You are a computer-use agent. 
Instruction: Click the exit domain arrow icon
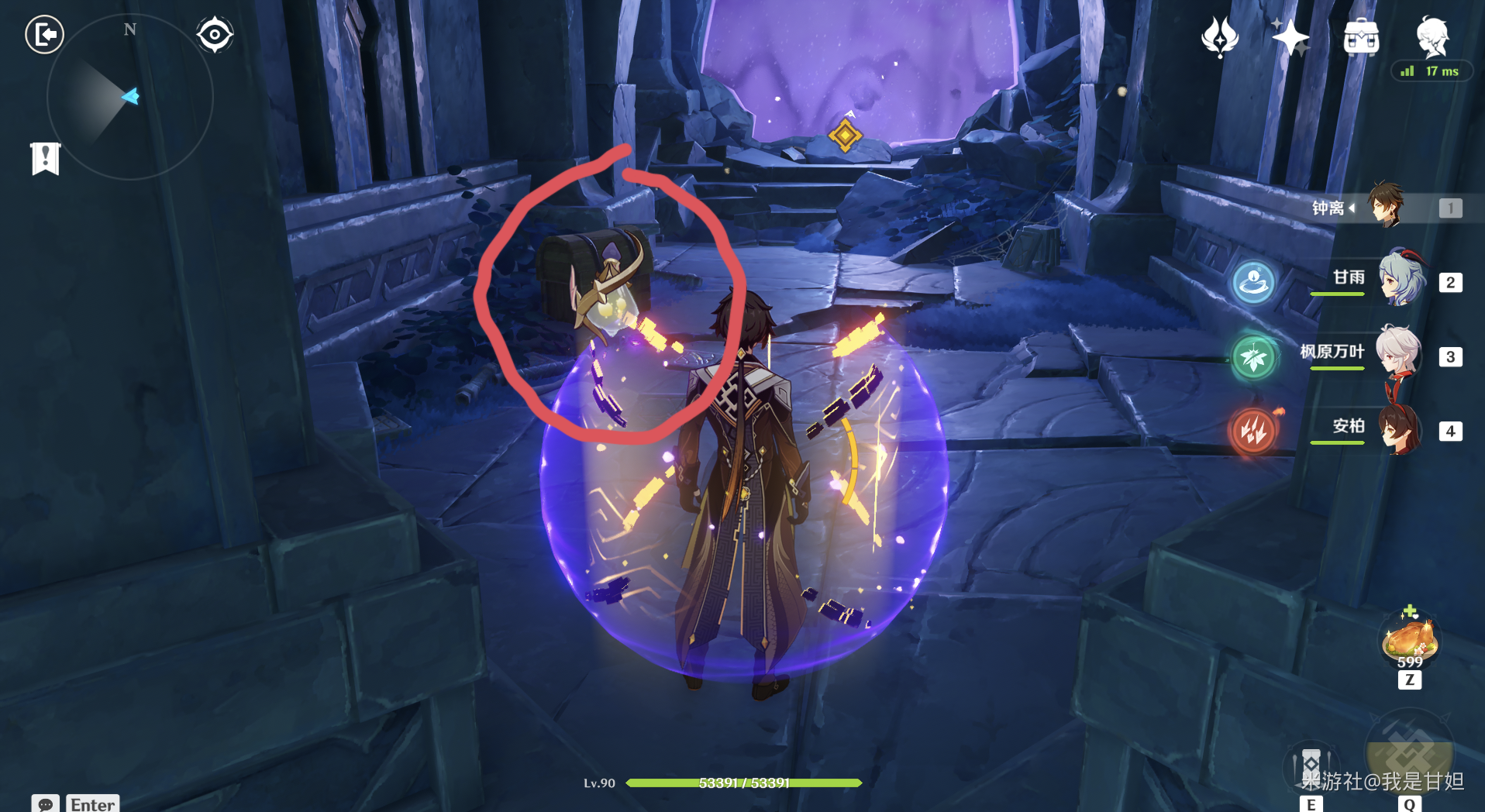(x=45, y=35)
